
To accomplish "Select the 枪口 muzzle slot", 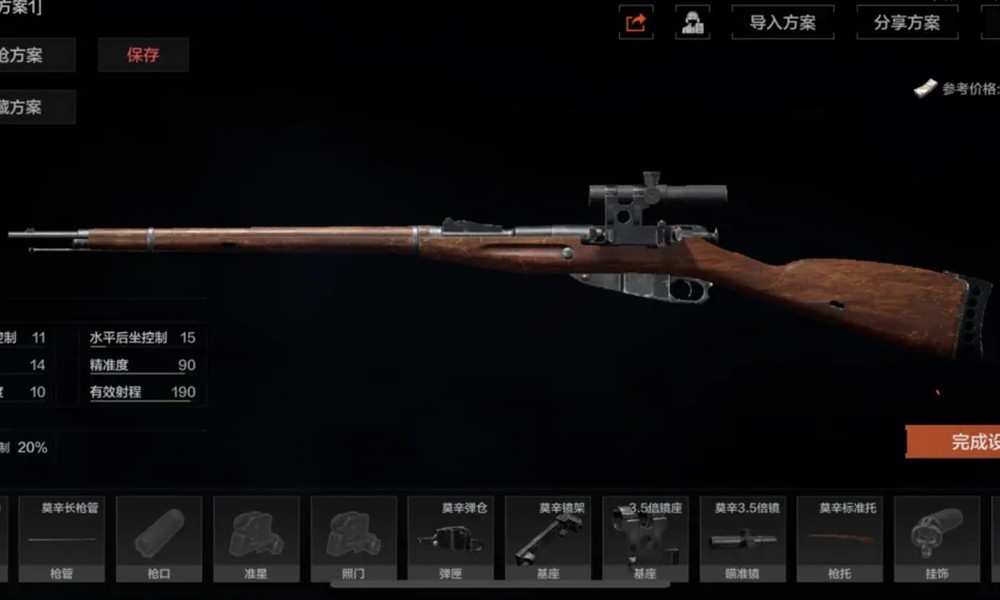I will pos(159,539).
